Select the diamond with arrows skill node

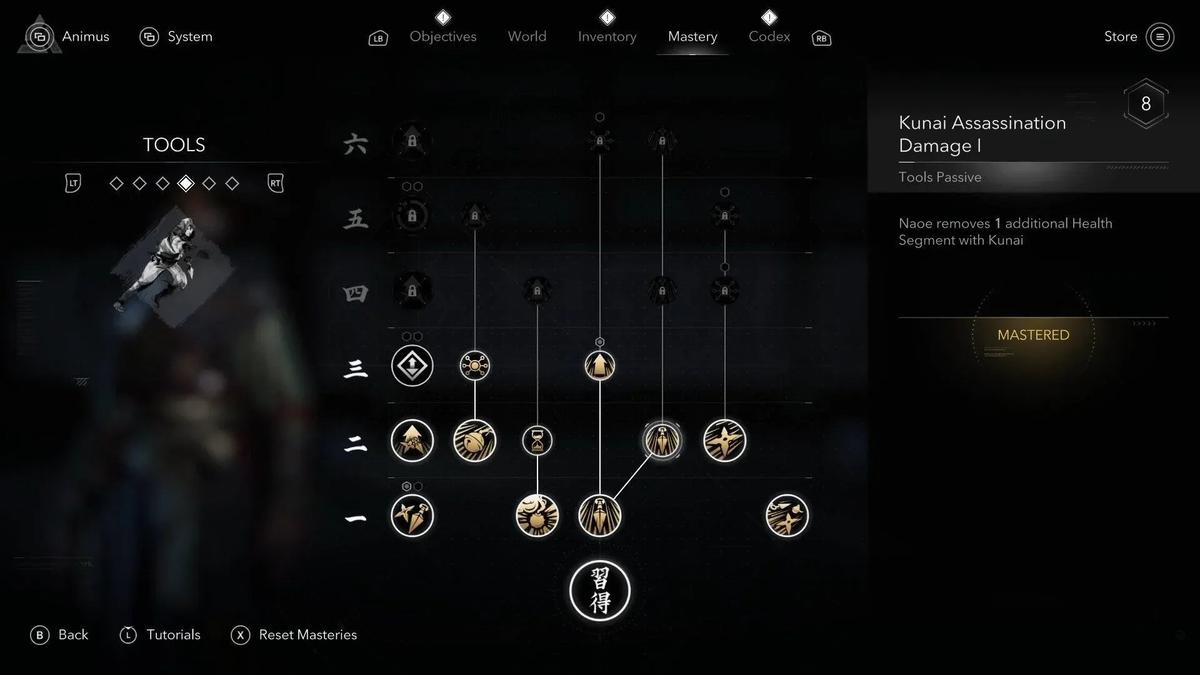pos(412,366)
